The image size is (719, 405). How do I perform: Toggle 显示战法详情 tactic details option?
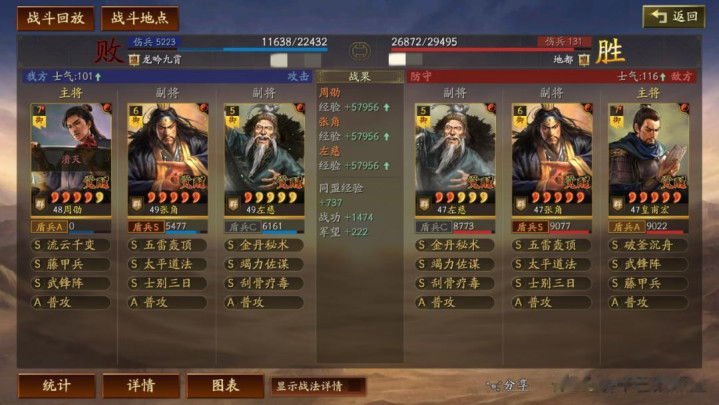point(316,386)
